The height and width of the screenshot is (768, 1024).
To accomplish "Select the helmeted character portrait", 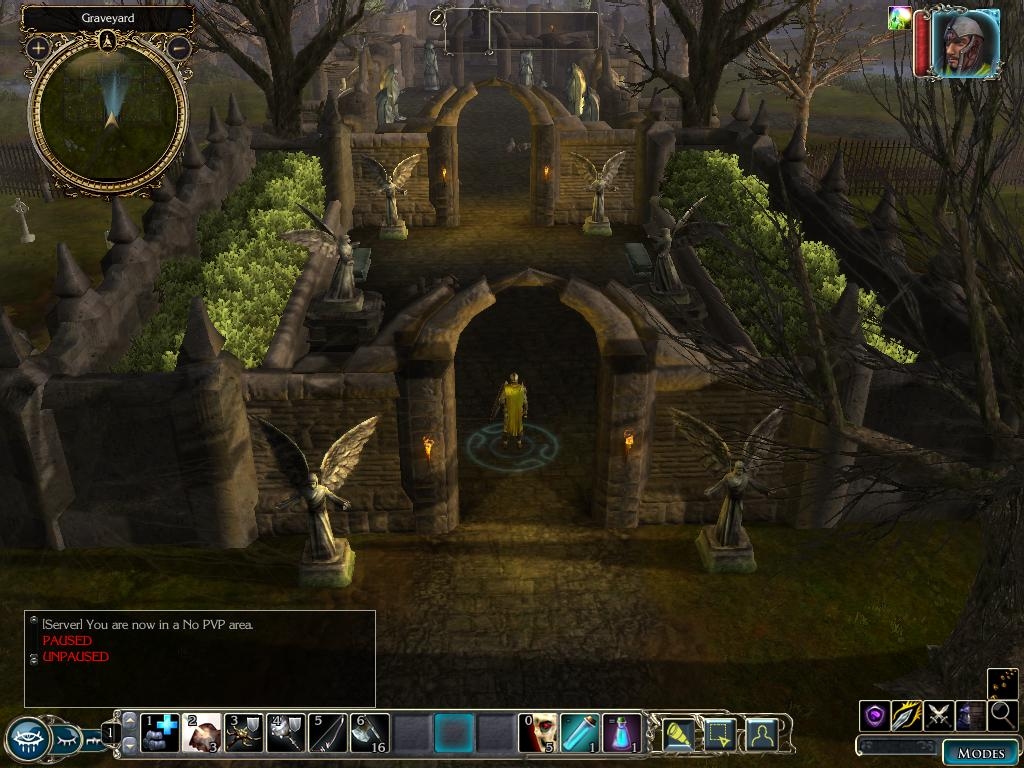I will (965, 44).
